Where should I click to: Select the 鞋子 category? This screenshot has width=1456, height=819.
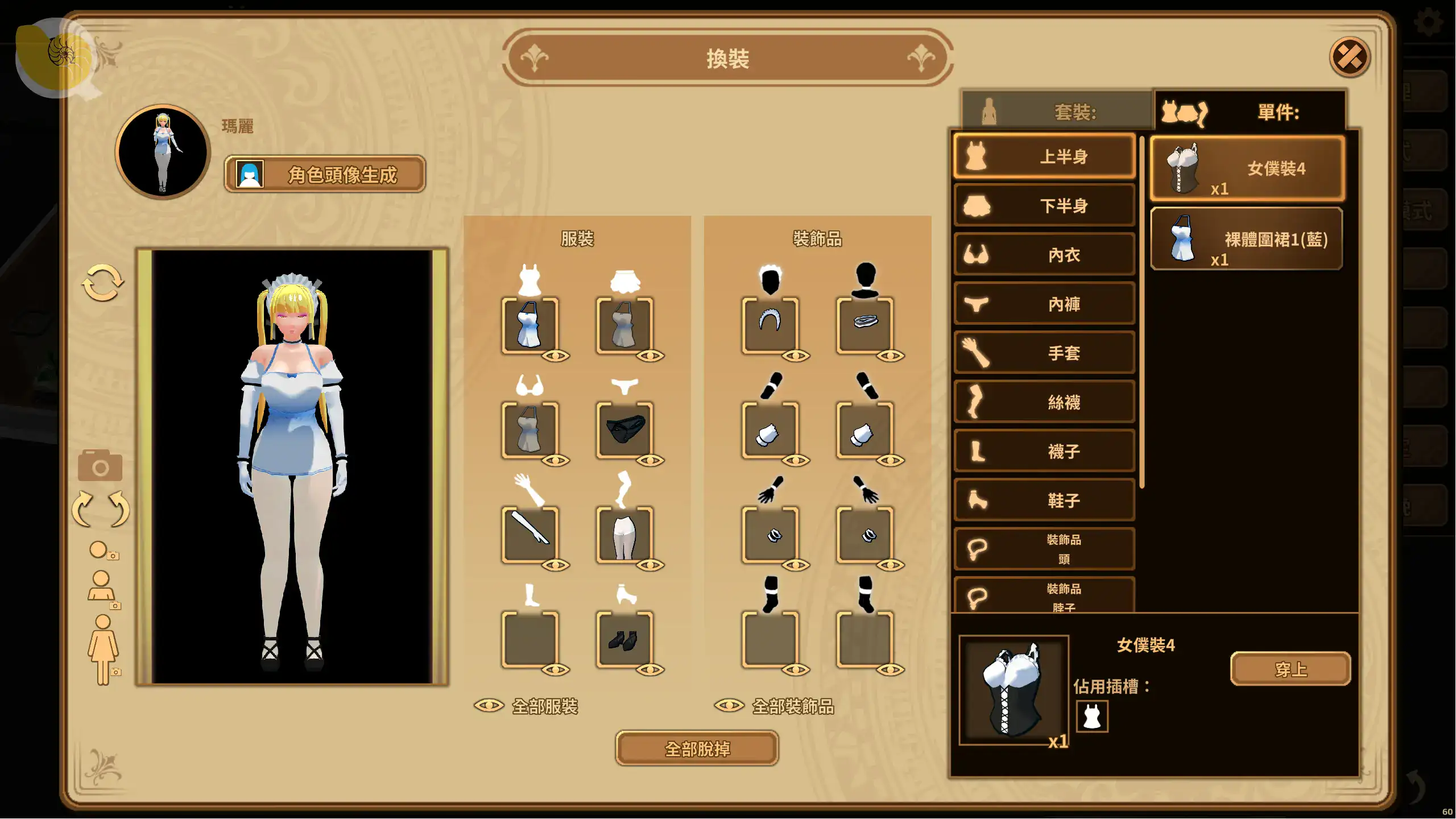tap(1044, 500)
